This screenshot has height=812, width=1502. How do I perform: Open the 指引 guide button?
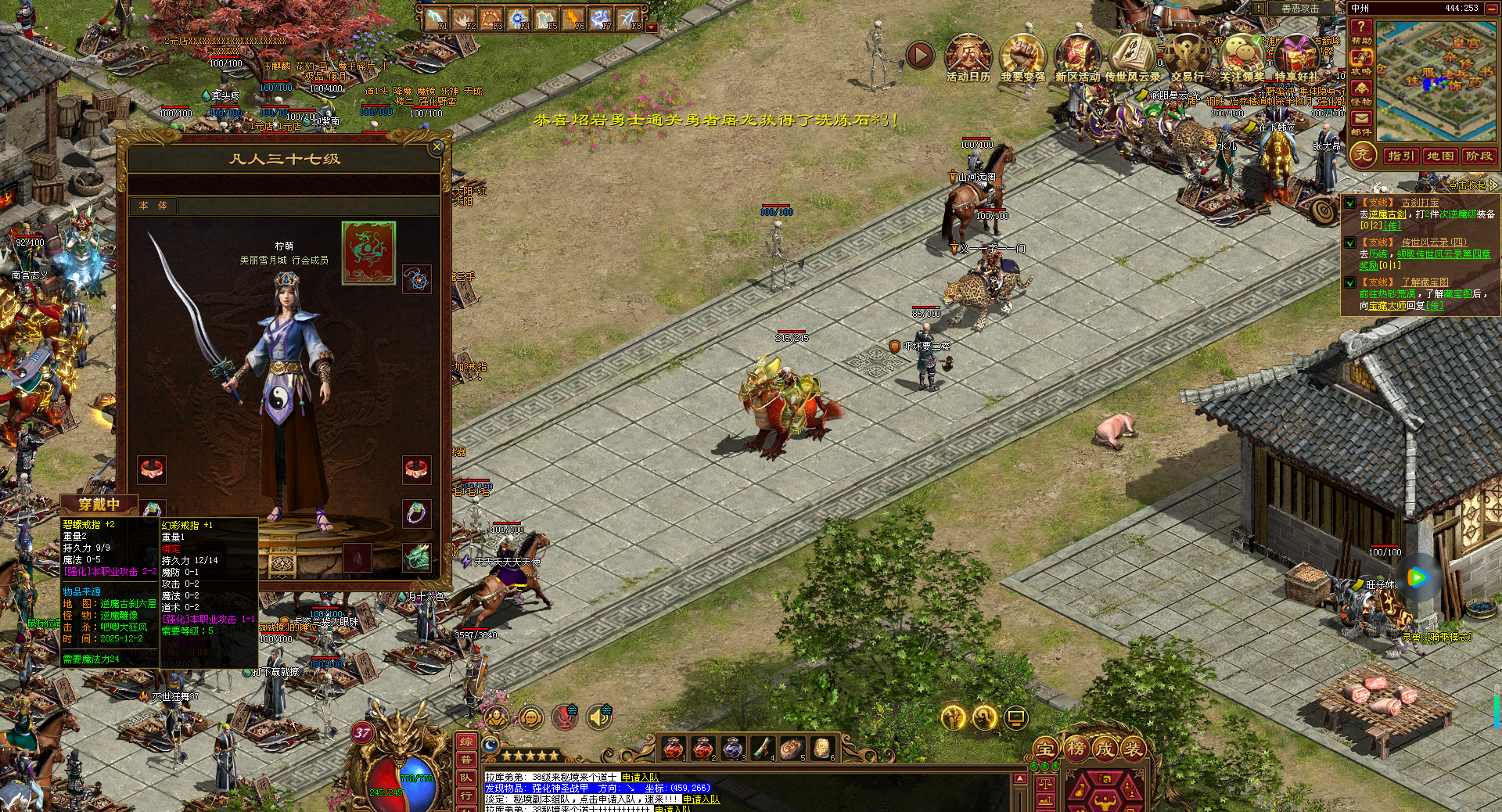click(1400, 156)
